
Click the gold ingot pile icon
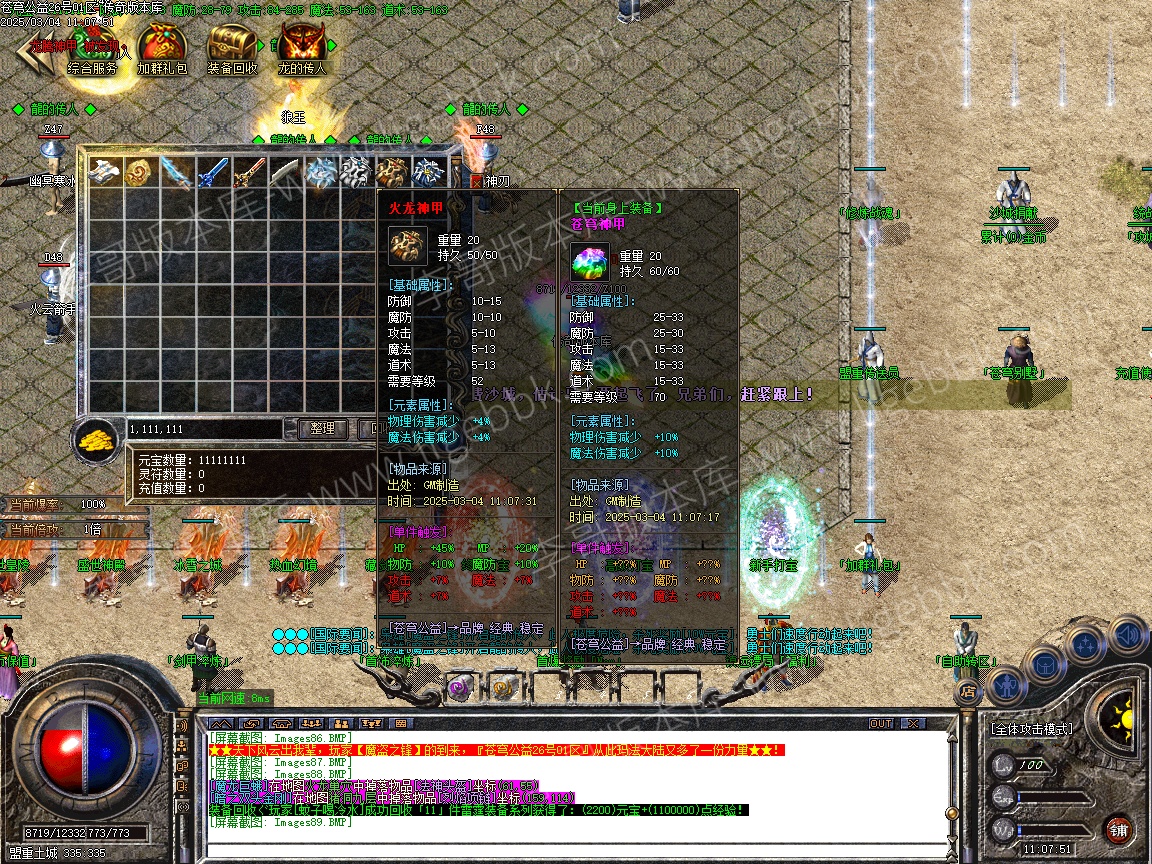[97, 438]
